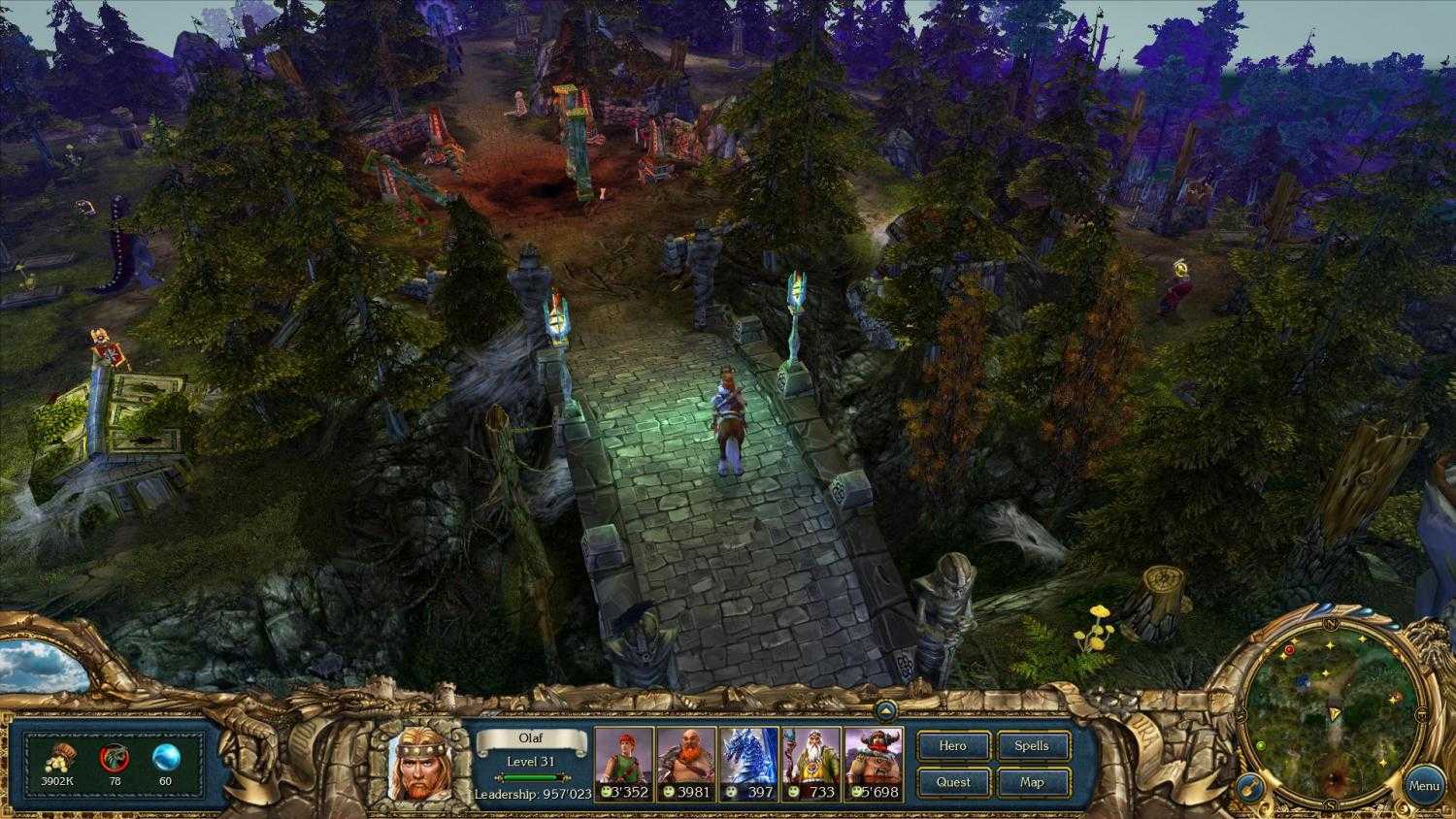Select the dwarf troop with 3981 units
Viewport: 1456px width, 819px height.
pyautogui.click(x=683, y=759)
